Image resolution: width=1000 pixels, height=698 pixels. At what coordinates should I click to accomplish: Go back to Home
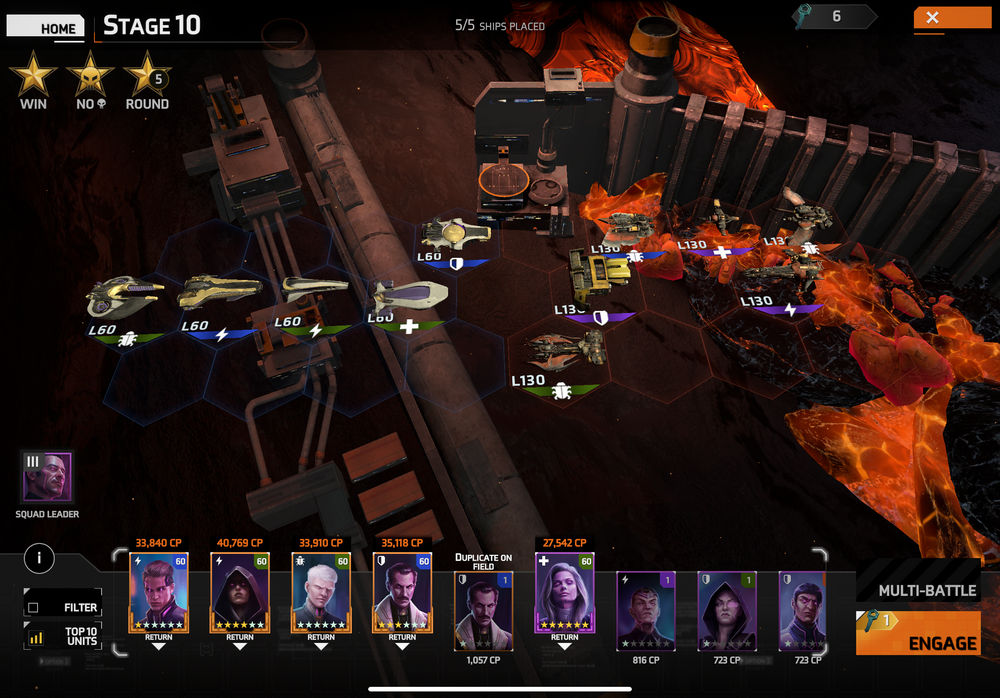pos(46,27)
